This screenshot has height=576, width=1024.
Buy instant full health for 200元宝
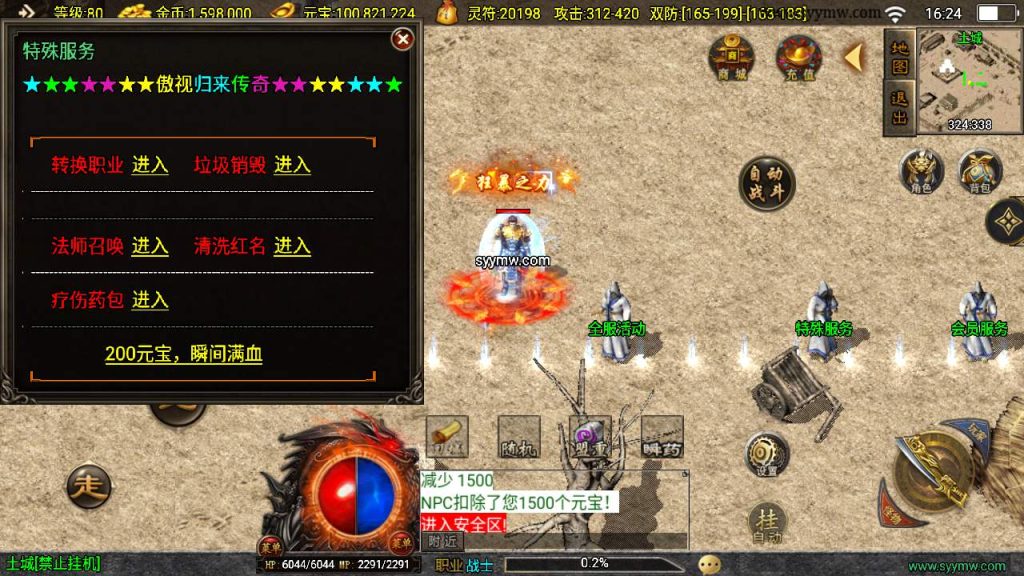(x=183, y=354)
